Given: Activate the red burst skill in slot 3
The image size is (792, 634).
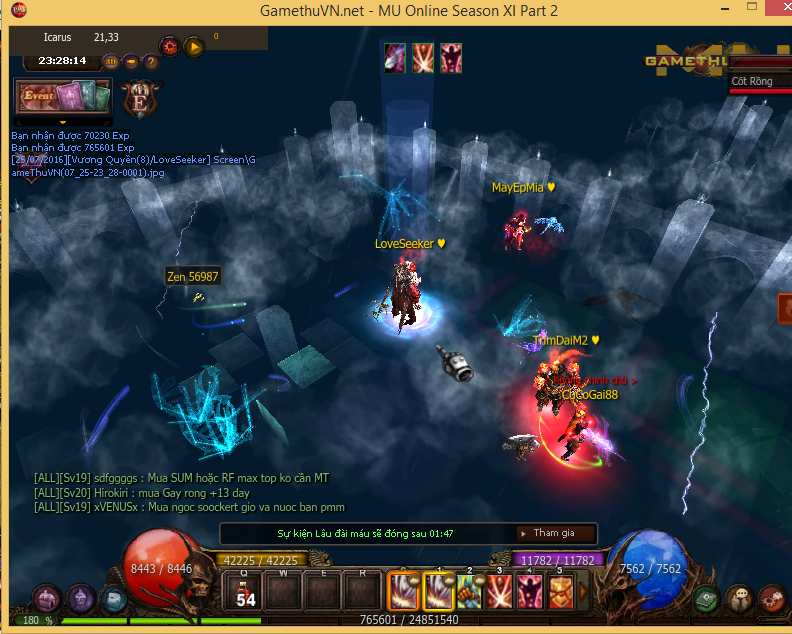Looking at the screenshot, I should point(498,592).
